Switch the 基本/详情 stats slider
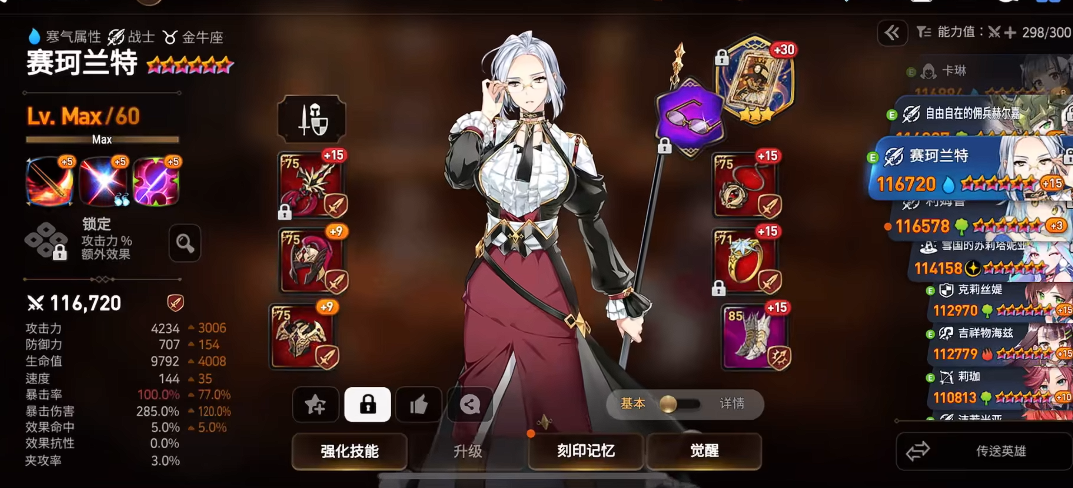This screenshot has height=488, width=1073. [x=684, y=404]
